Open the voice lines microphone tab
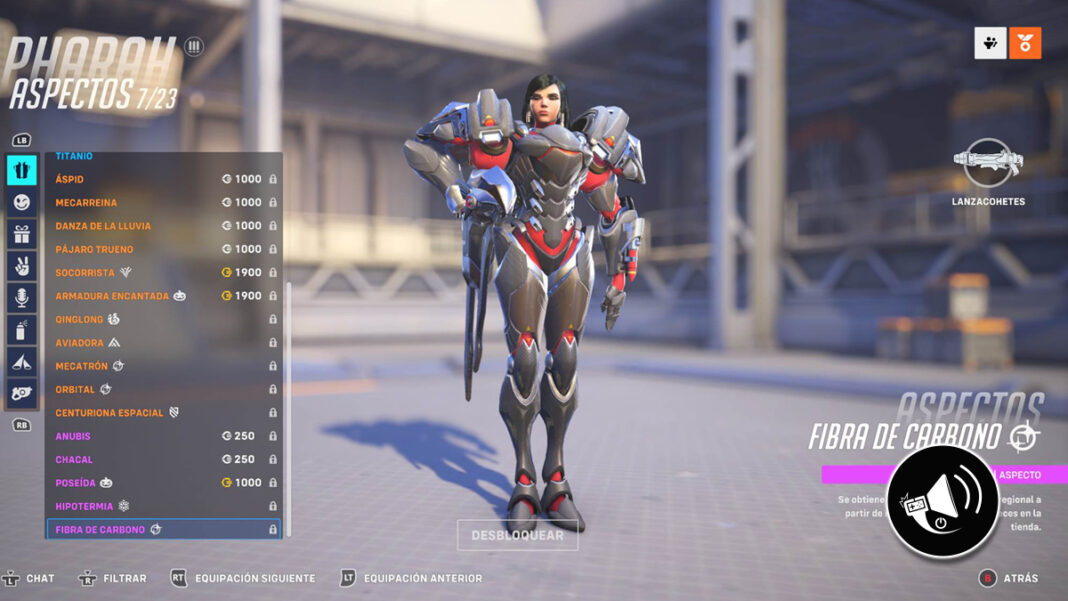Image resolution: width=1068 pixels, height=601 pixels. point(22,298)
